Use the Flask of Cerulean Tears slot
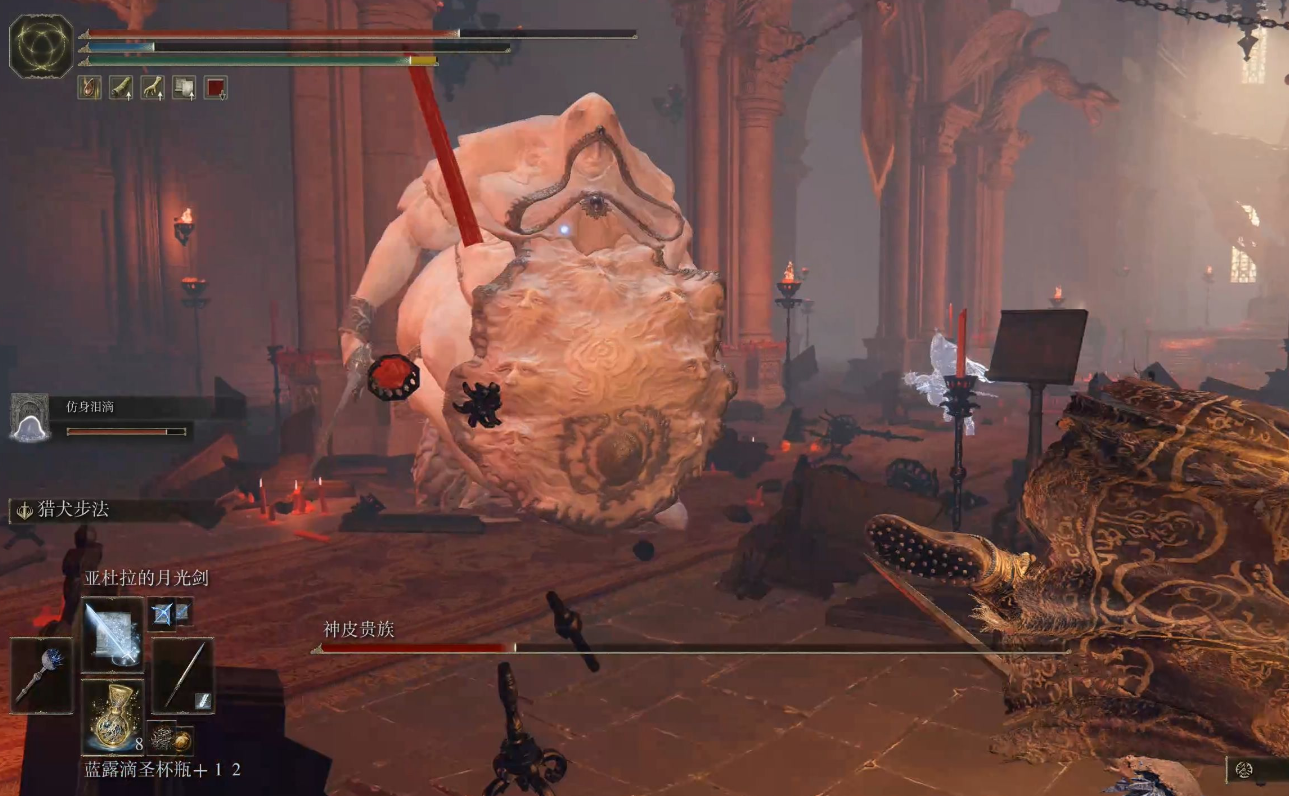1289x796 pixels. coord(112,716)
